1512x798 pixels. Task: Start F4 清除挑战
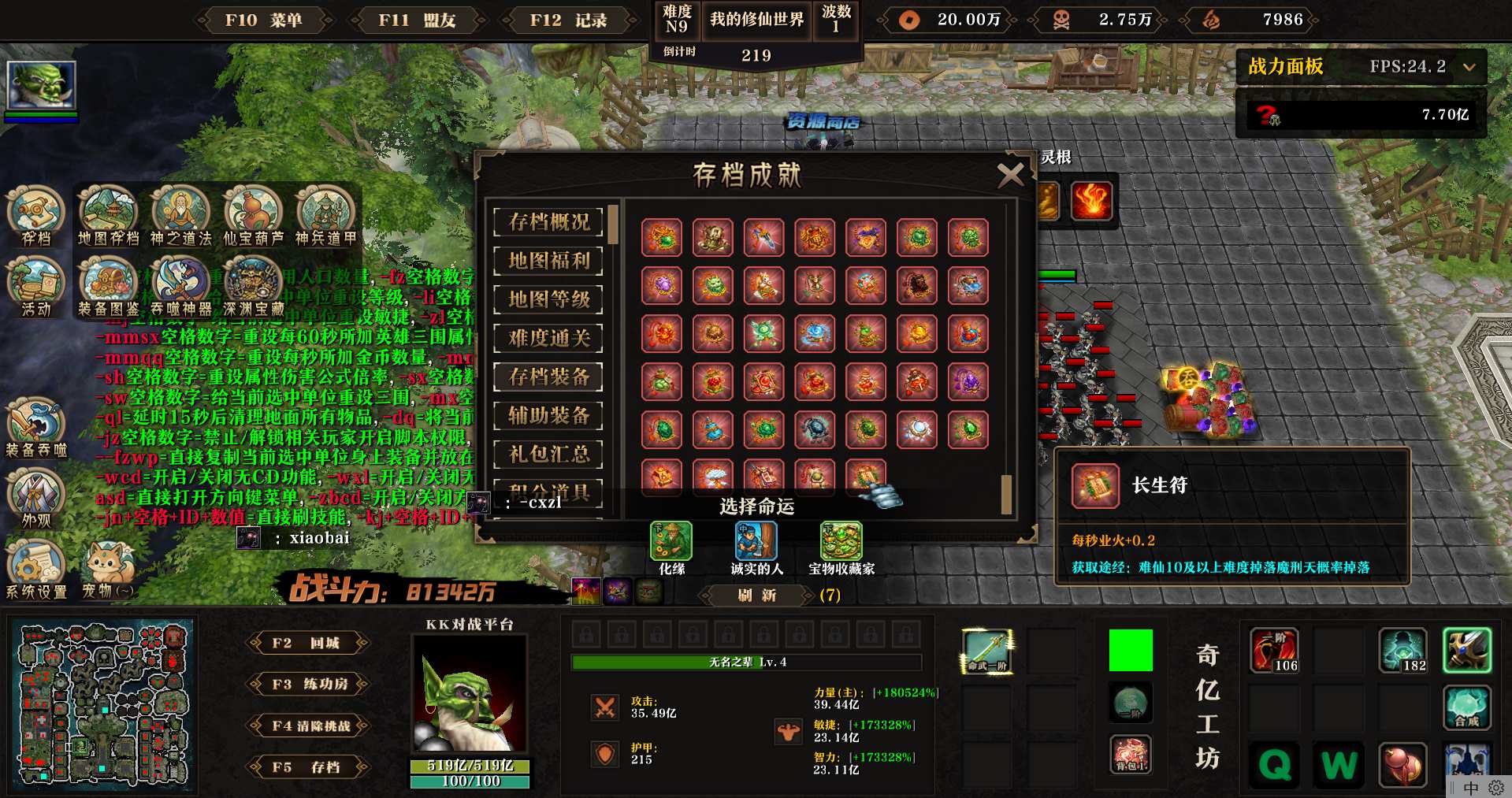point(307,726)
